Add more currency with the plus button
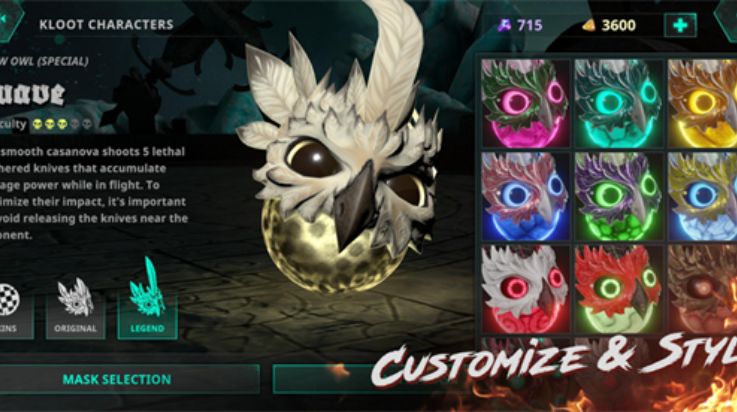 pyautogui.click(x=680, y=25)
